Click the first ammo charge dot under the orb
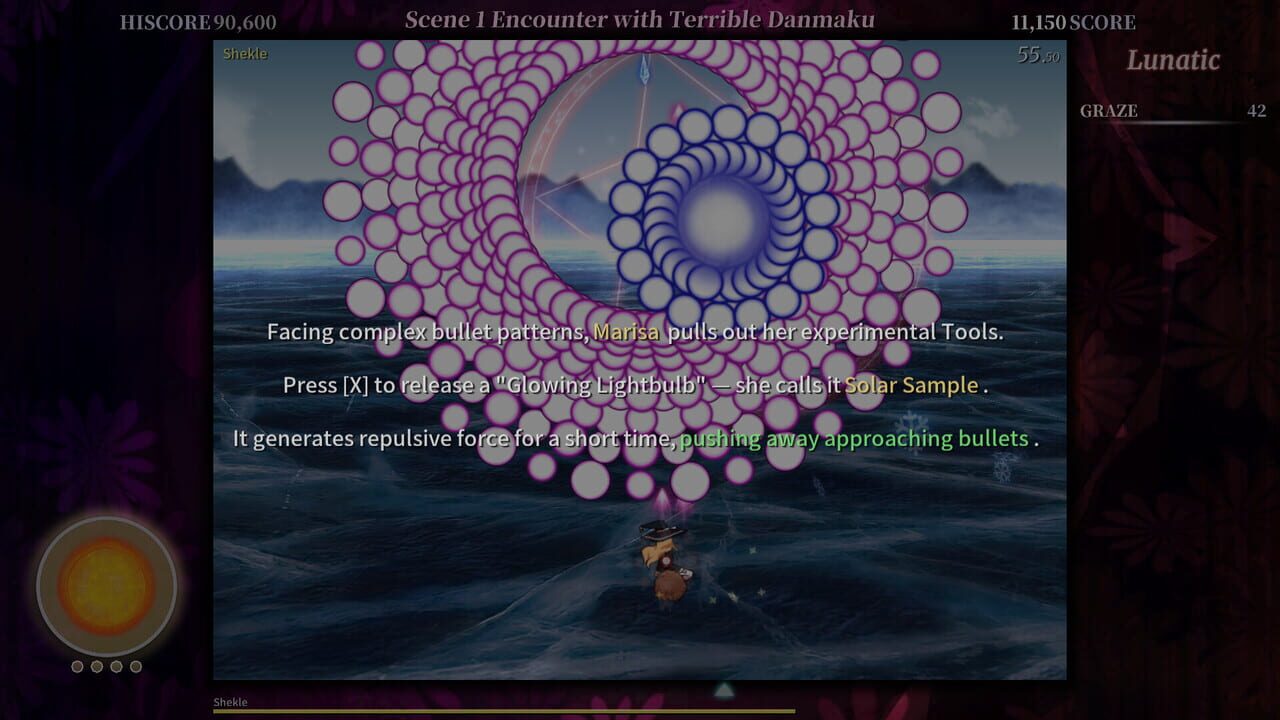The width and height of the screenshot is (1280, 720). [x=77, y=666]
